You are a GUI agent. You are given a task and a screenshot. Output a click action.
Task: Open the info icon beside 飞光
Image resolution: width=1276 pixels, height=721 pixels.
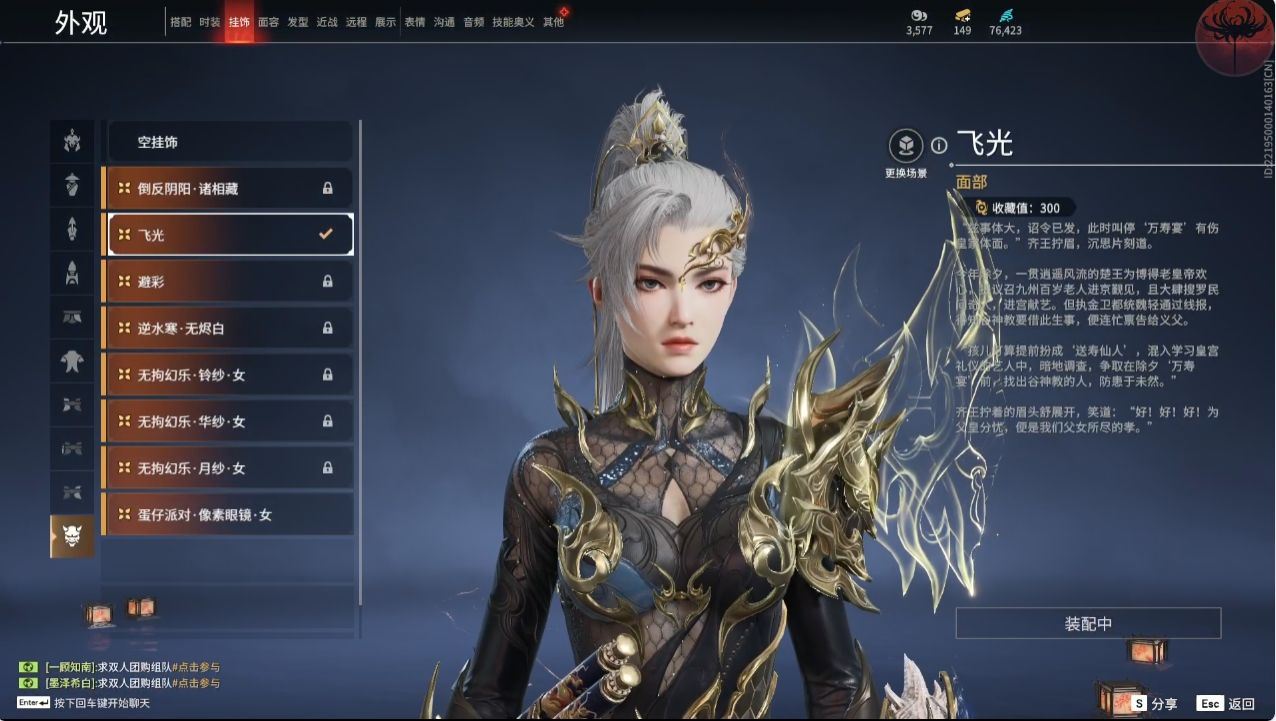point(939,145)
